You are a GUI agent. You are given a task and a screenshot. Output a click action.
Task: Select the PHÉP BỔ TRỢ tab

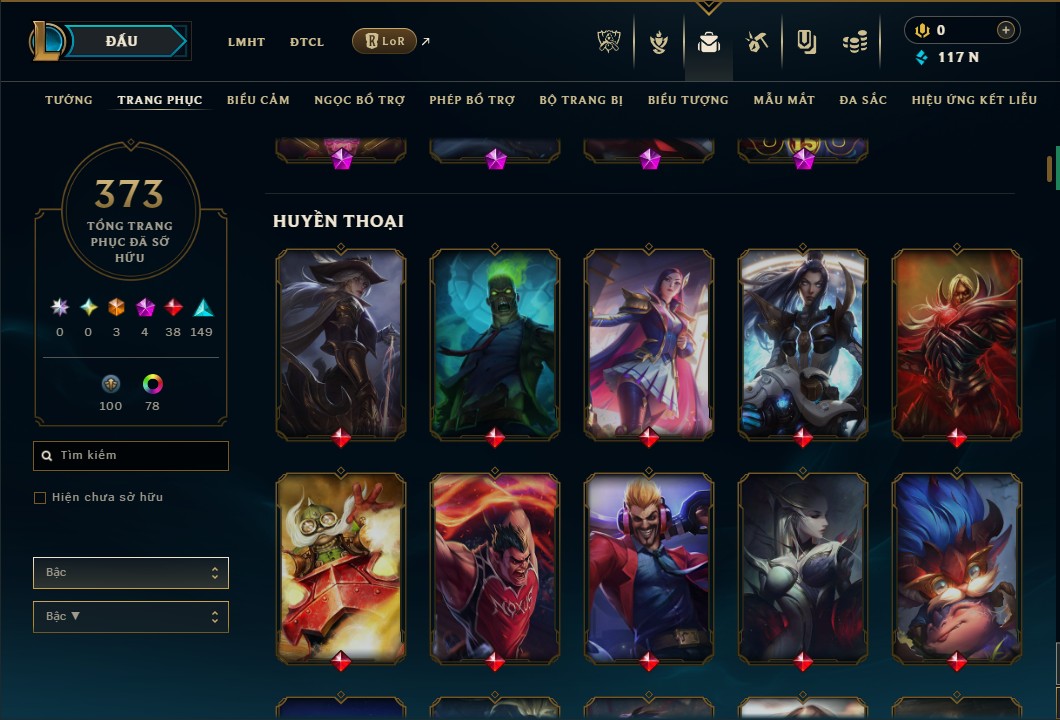pyautogui.click(x=472, y=100)
